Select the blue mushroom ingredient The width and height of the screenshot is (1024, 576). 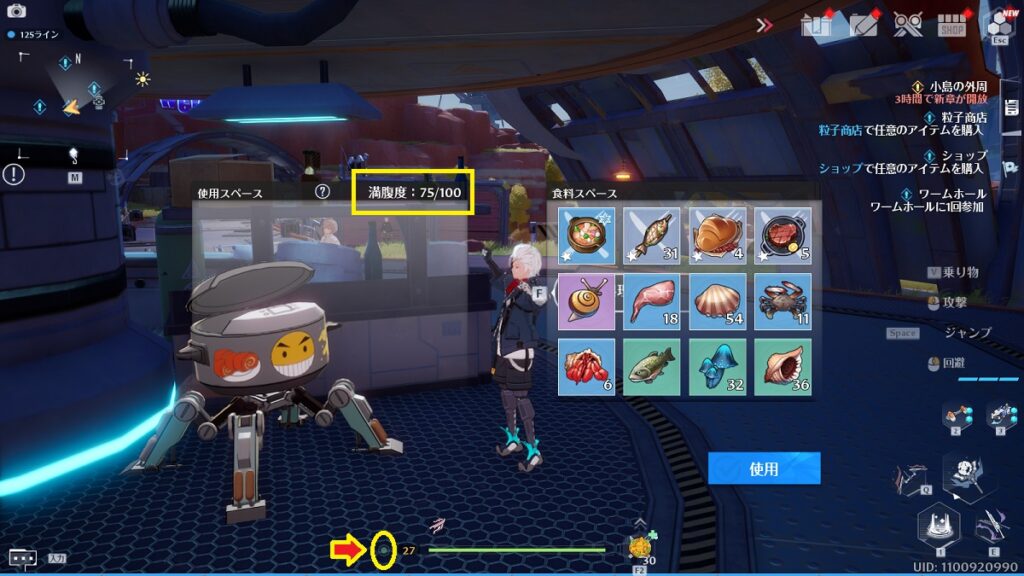point(717,366)
